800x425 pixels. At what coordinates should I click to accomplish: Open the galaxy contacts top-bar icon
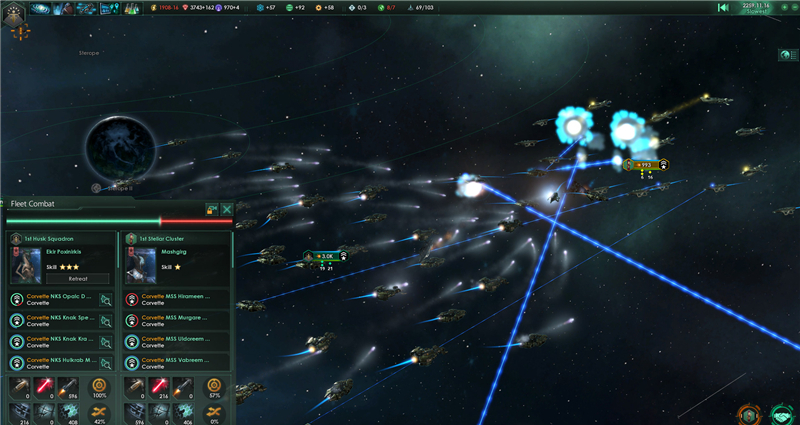coord(42,8)
